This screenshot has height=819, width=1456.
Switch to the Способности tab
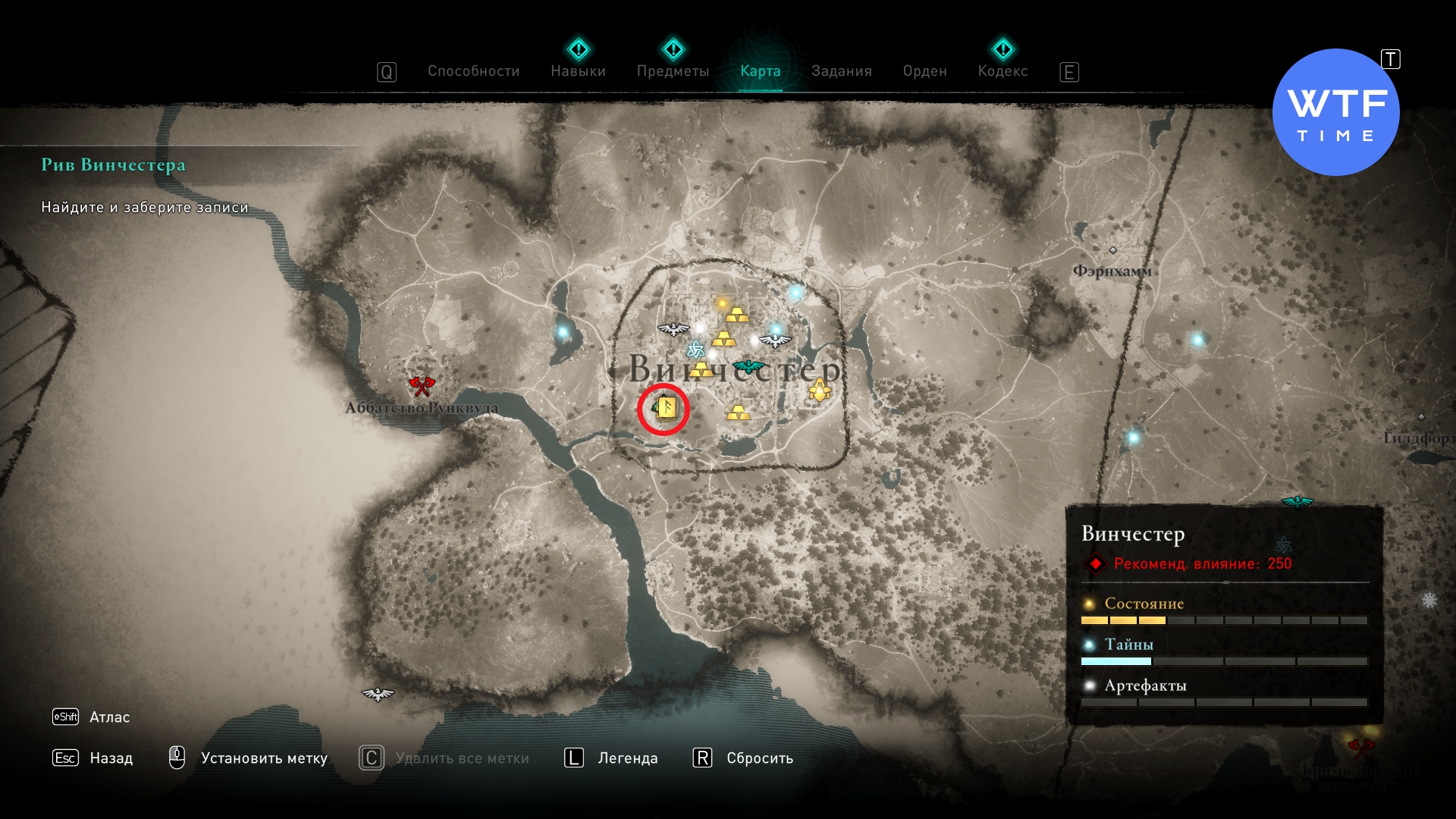point(473,71)
